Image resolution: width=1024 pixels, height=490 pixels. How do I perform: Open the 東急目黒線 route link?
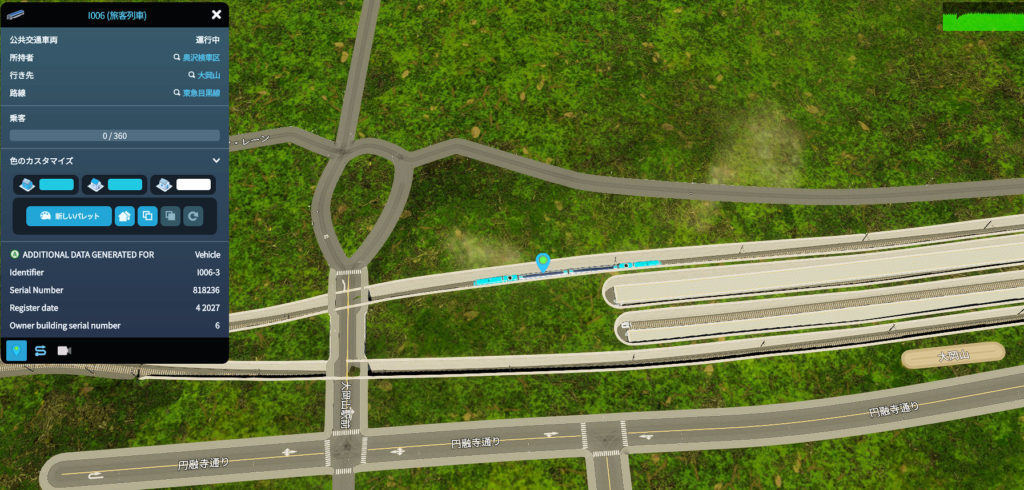click(x=200, y=93)
